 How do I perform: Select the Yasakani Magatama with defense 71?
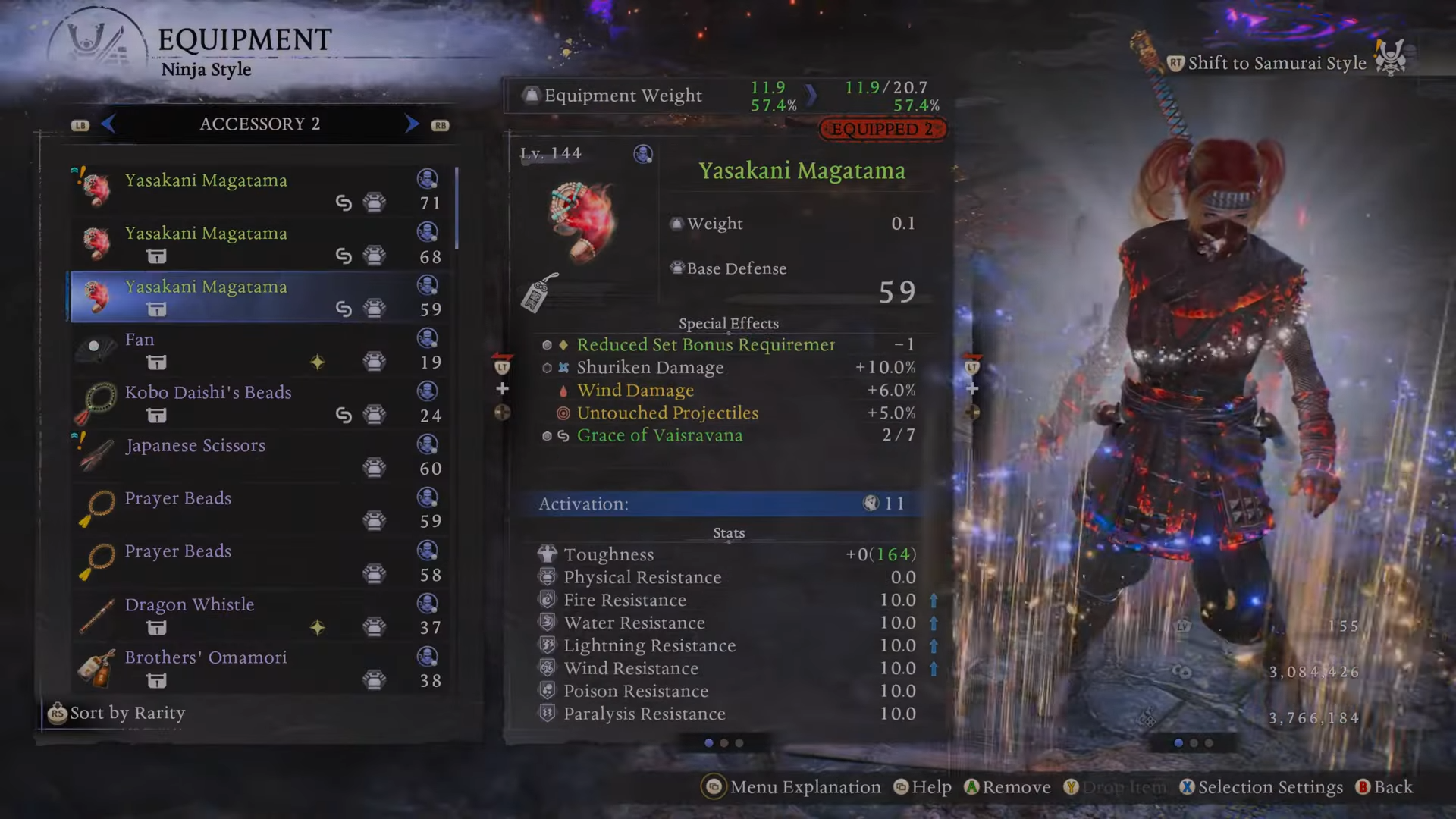258,190
